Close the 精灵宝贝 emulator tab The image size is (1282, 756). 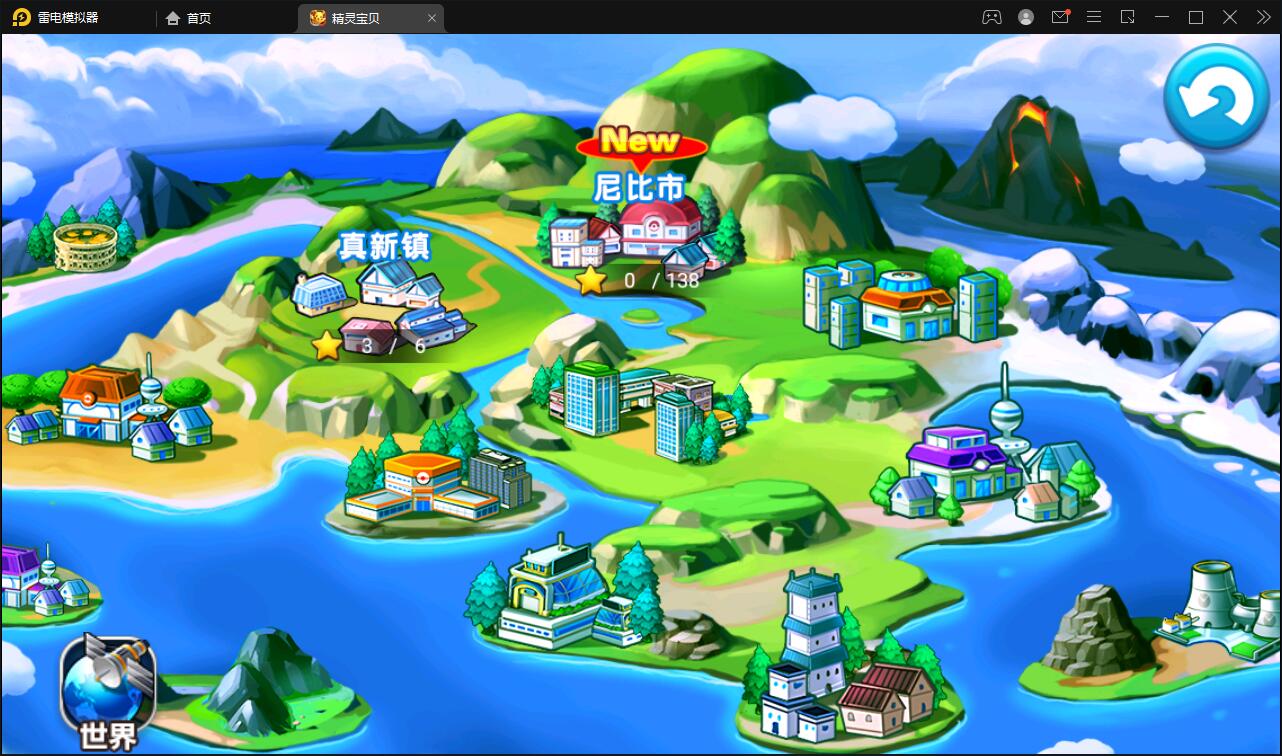point(432,18)
